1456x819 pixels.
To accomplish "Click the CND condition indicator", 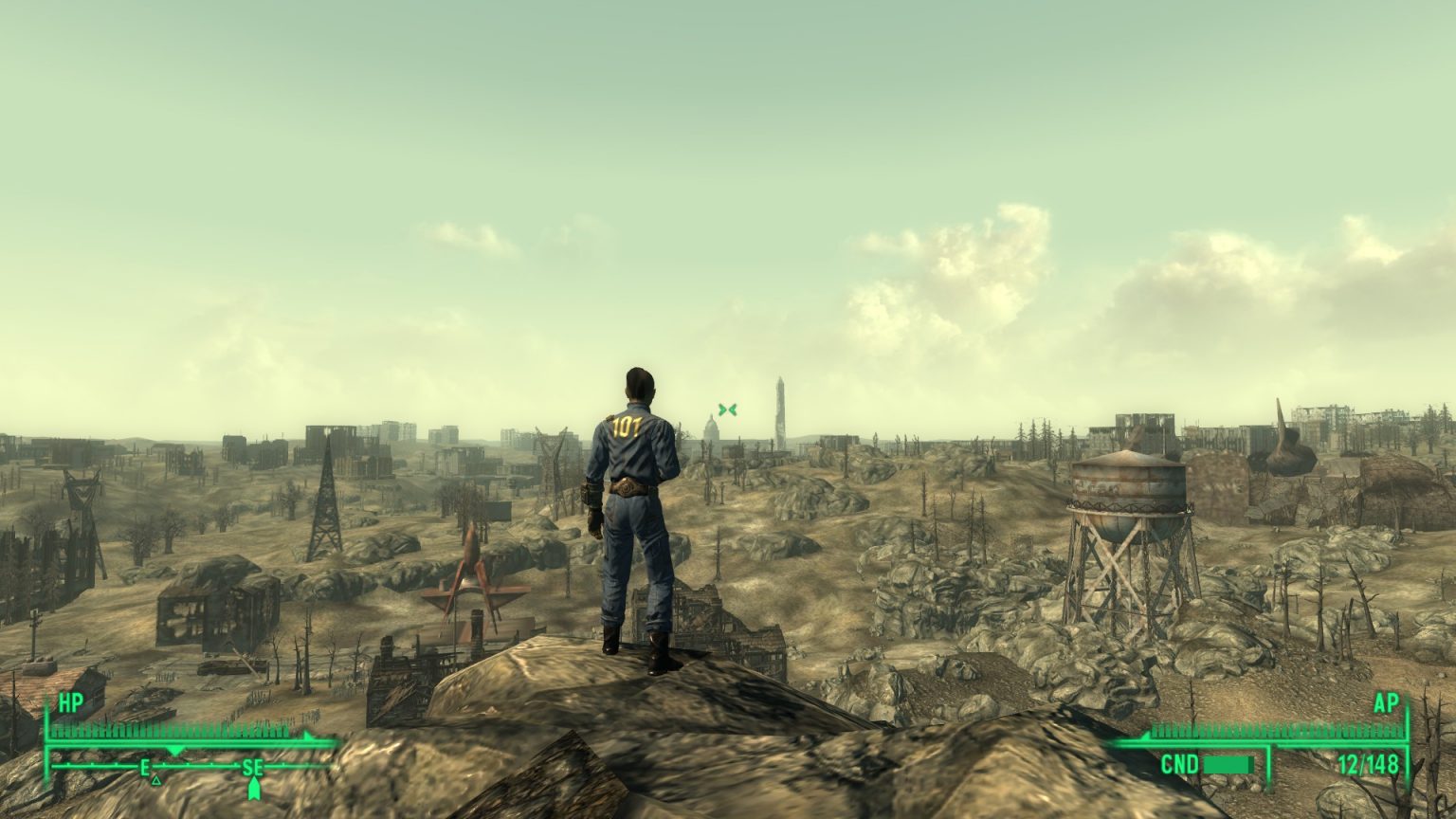I will point(1181,763).
